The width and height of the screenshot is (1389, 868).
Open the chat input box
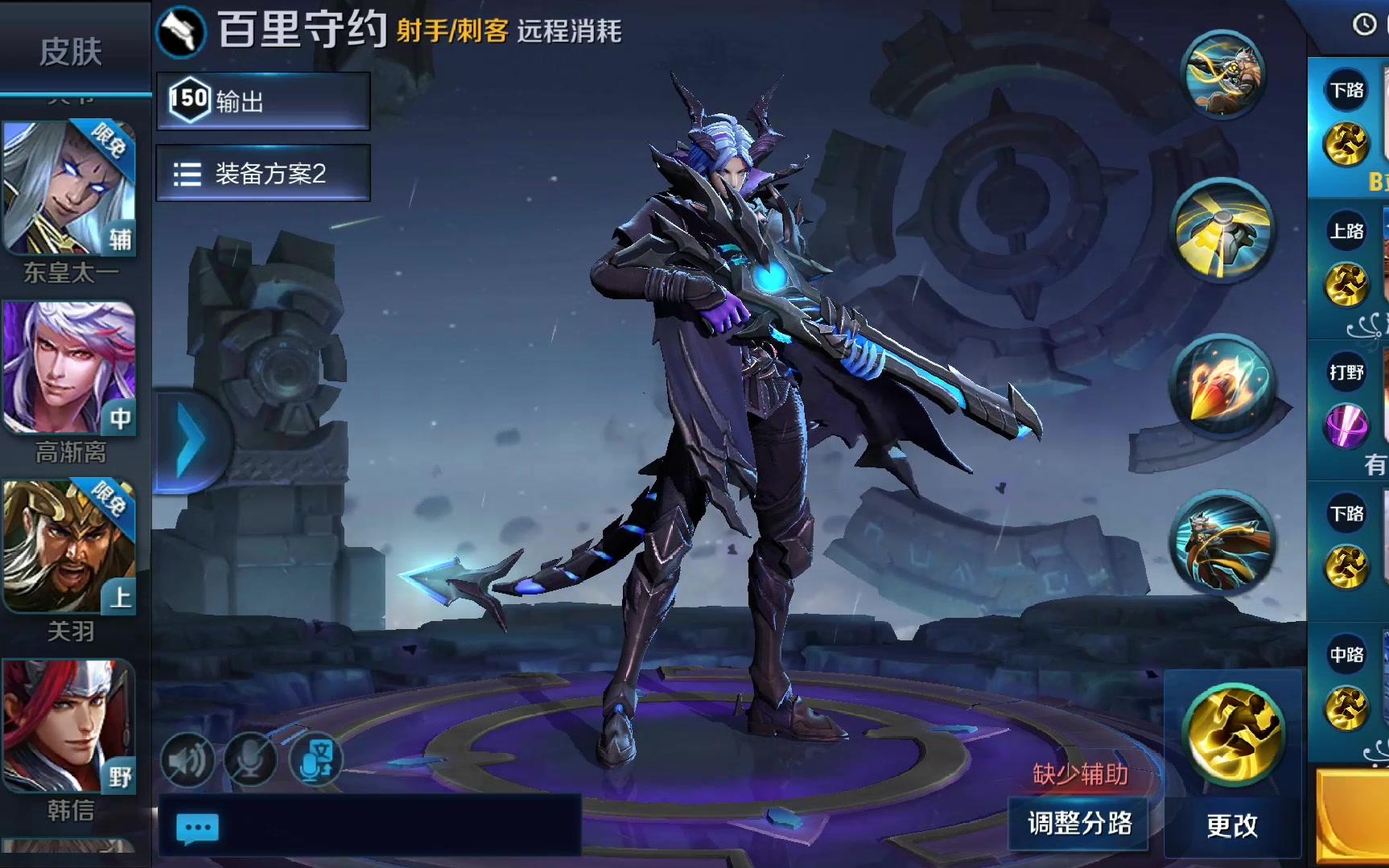coord(370,826)
